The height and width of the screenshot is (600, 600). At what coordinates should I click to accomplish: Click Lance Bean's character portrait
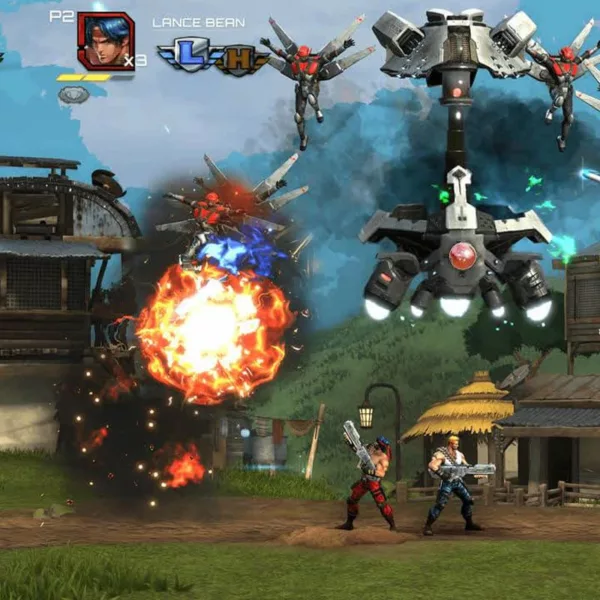tap(105, 41)
